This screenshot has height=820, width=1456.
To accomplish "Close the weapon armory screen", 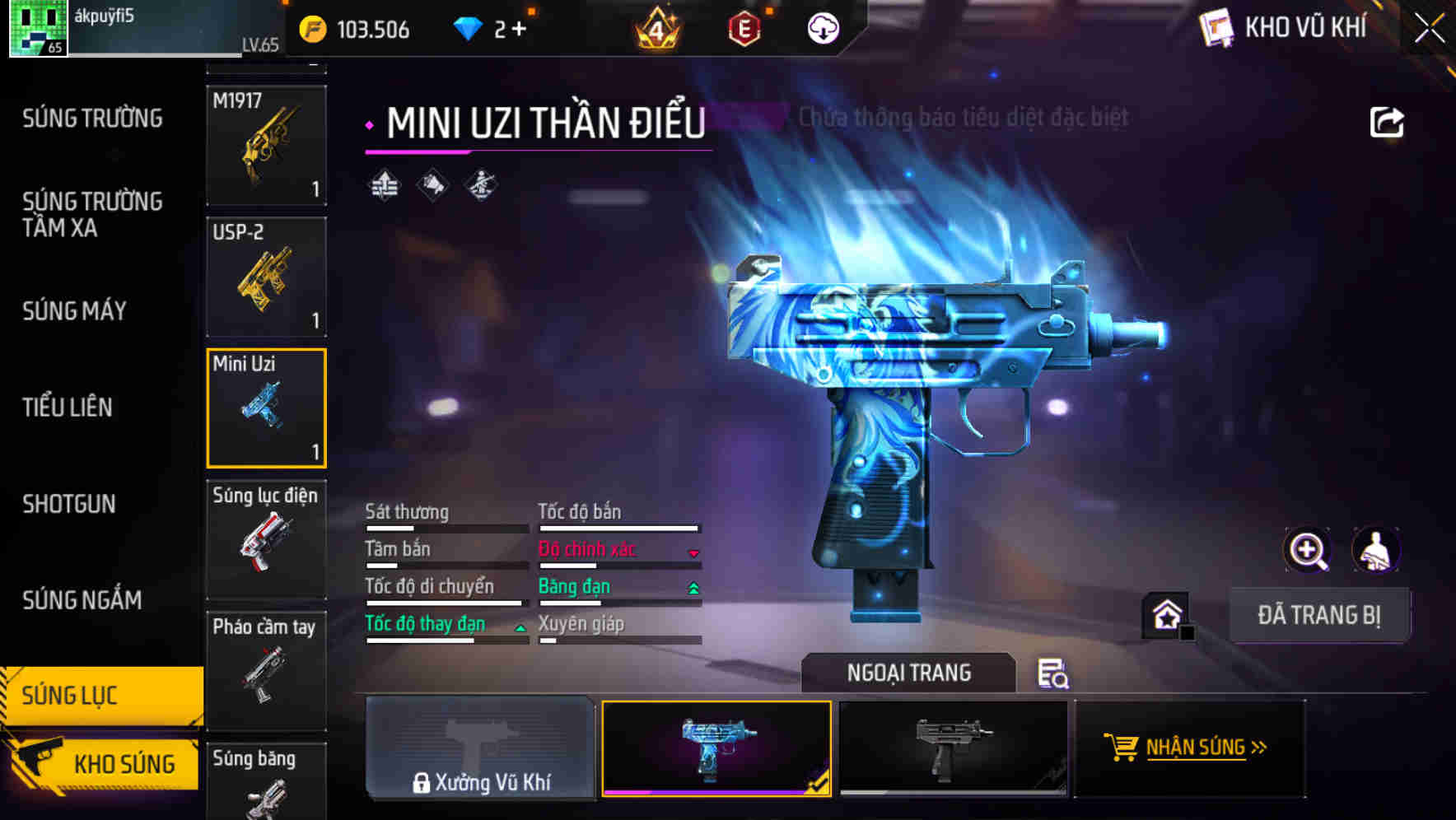I will [1430, 29].
